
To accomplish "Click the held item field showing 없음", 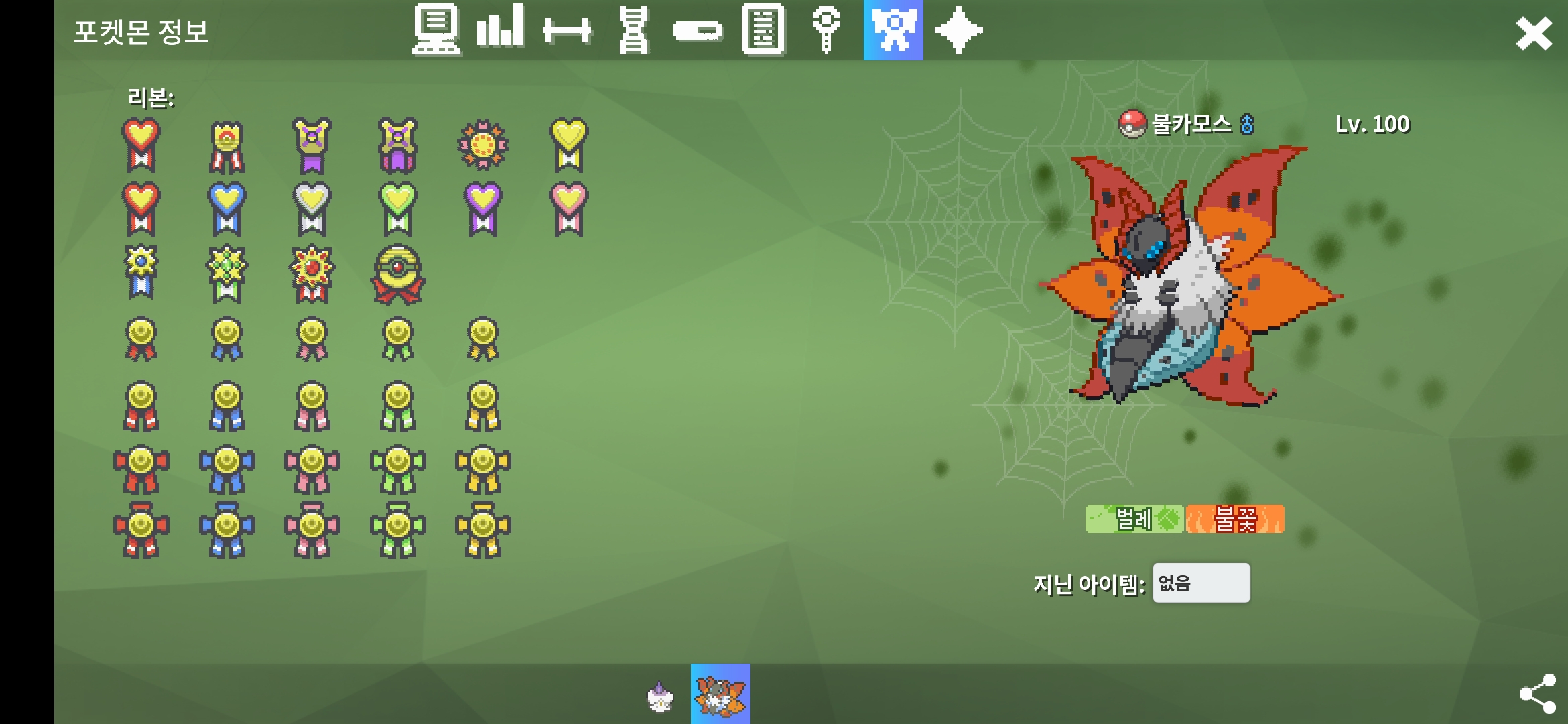I will 1201,583.
